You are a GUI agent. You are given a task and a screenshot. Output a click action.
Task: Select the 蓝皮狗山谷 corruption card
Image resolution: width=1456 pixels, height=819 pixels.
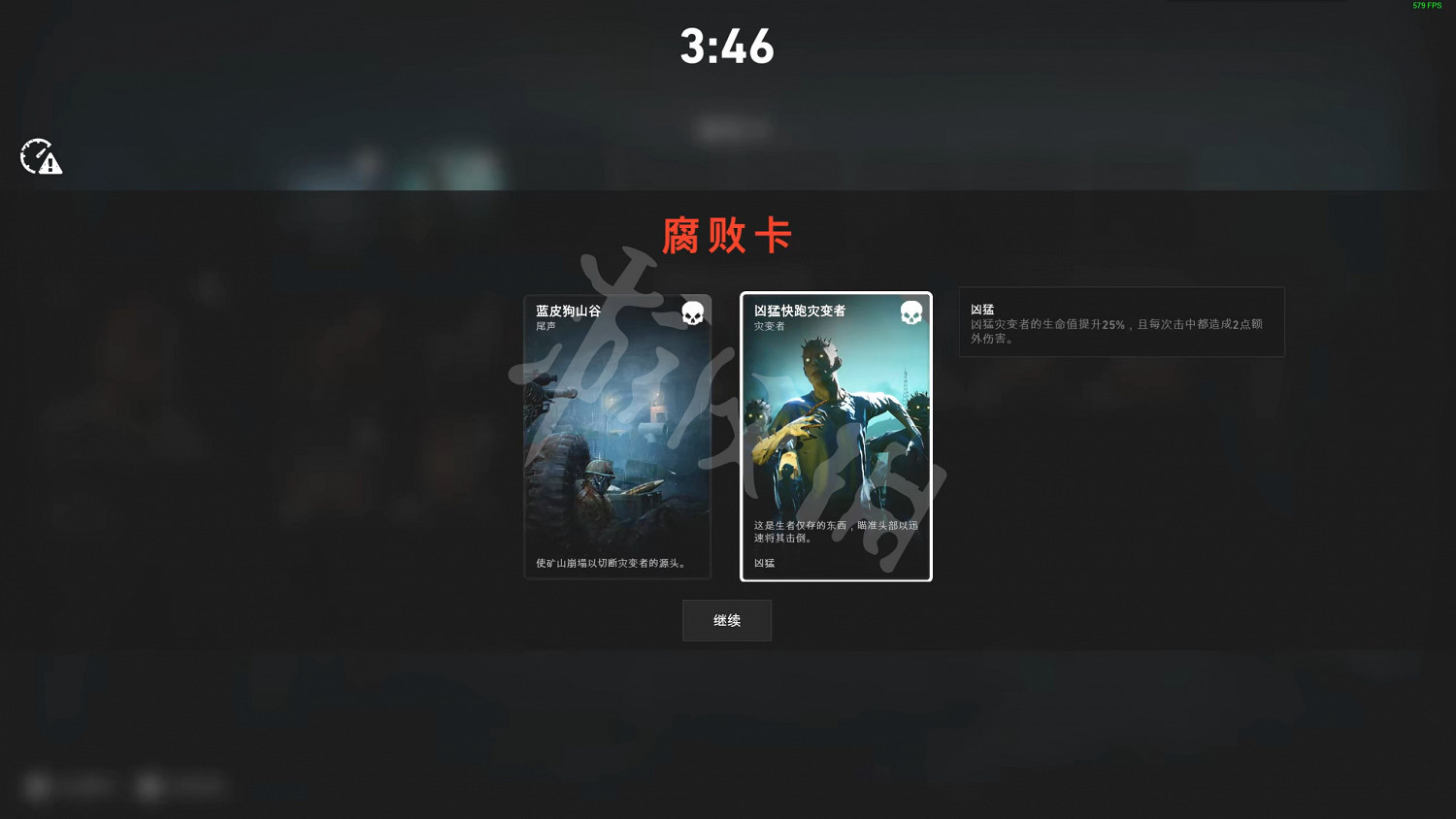point(617,437)
